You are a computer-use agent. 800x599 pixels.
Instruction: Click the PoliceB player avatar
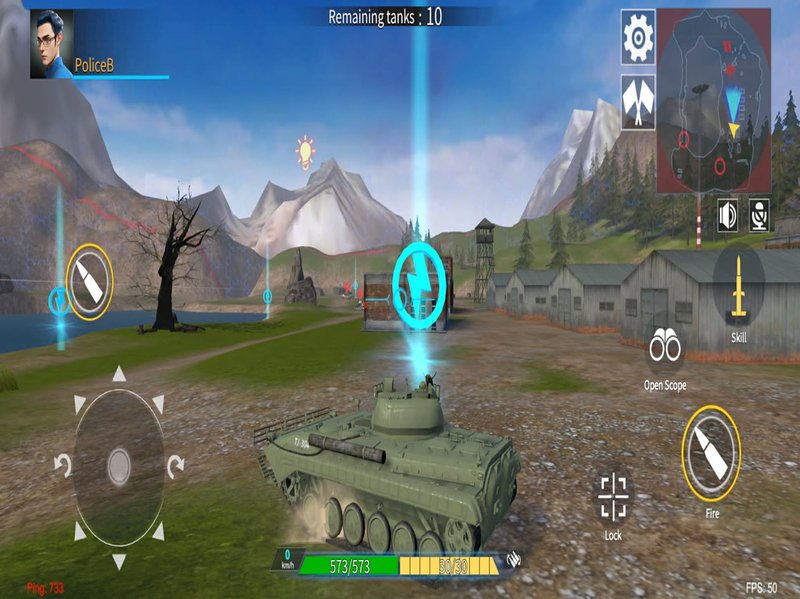[x=51, y=44]
